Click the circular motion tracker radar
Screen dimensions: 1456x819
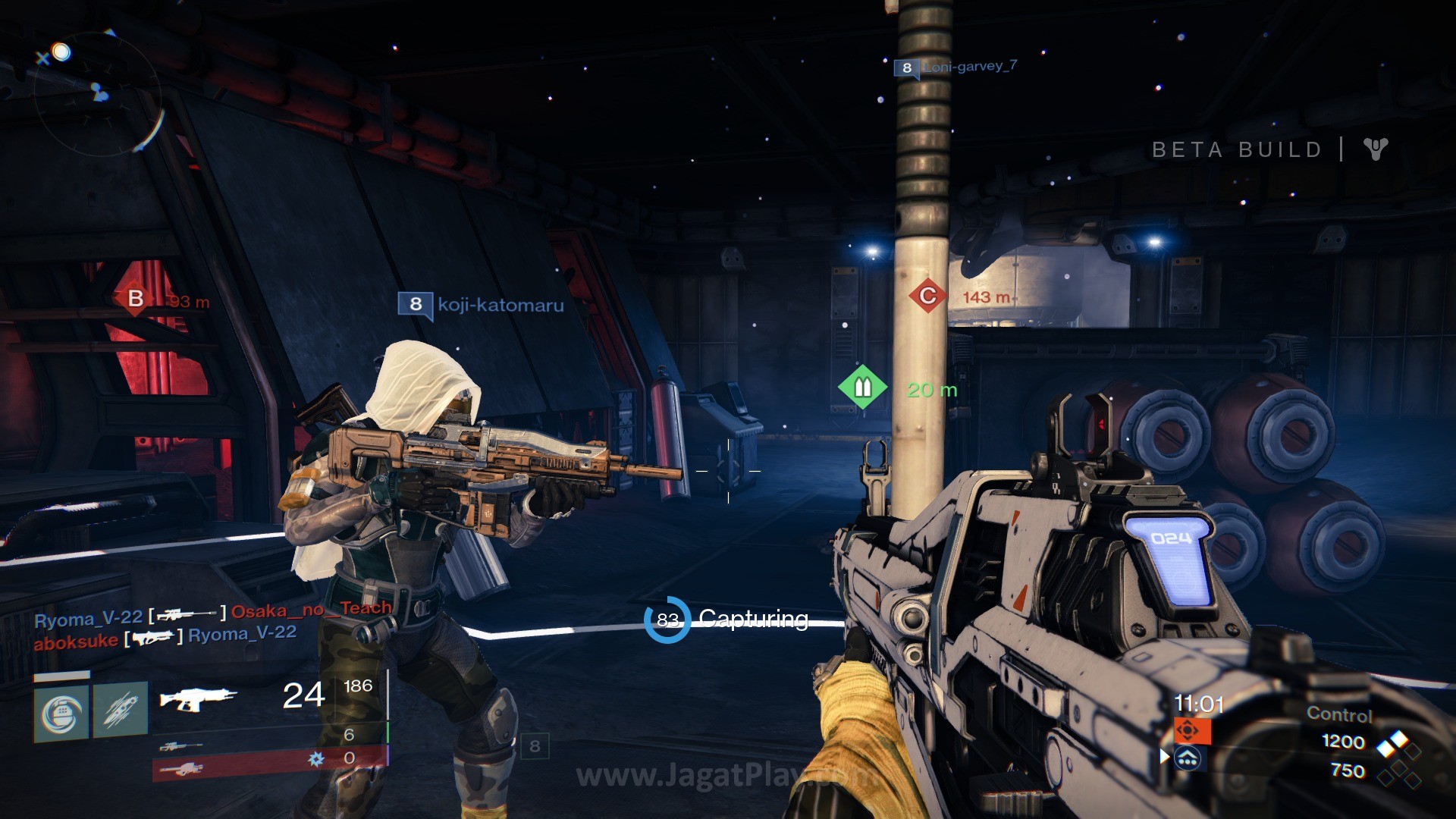click(97, 93)
